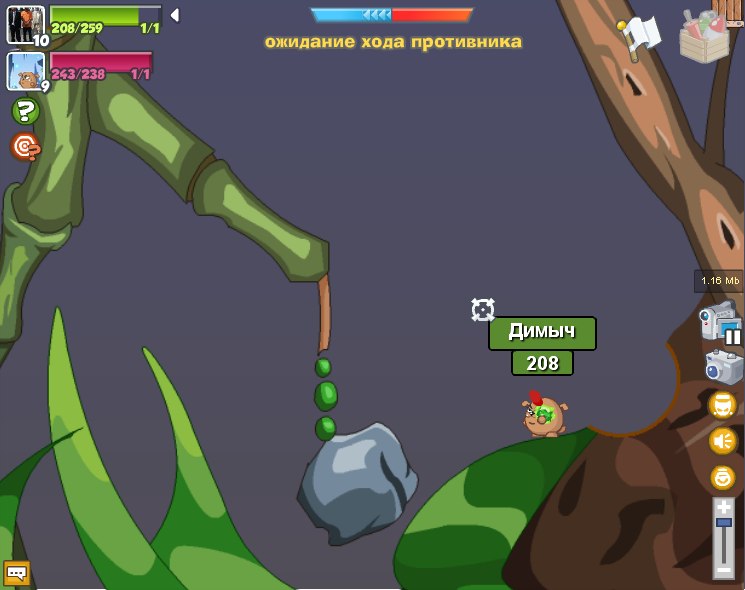Open the weapons crate inventory
745x590 pixels.
(707, 36)
